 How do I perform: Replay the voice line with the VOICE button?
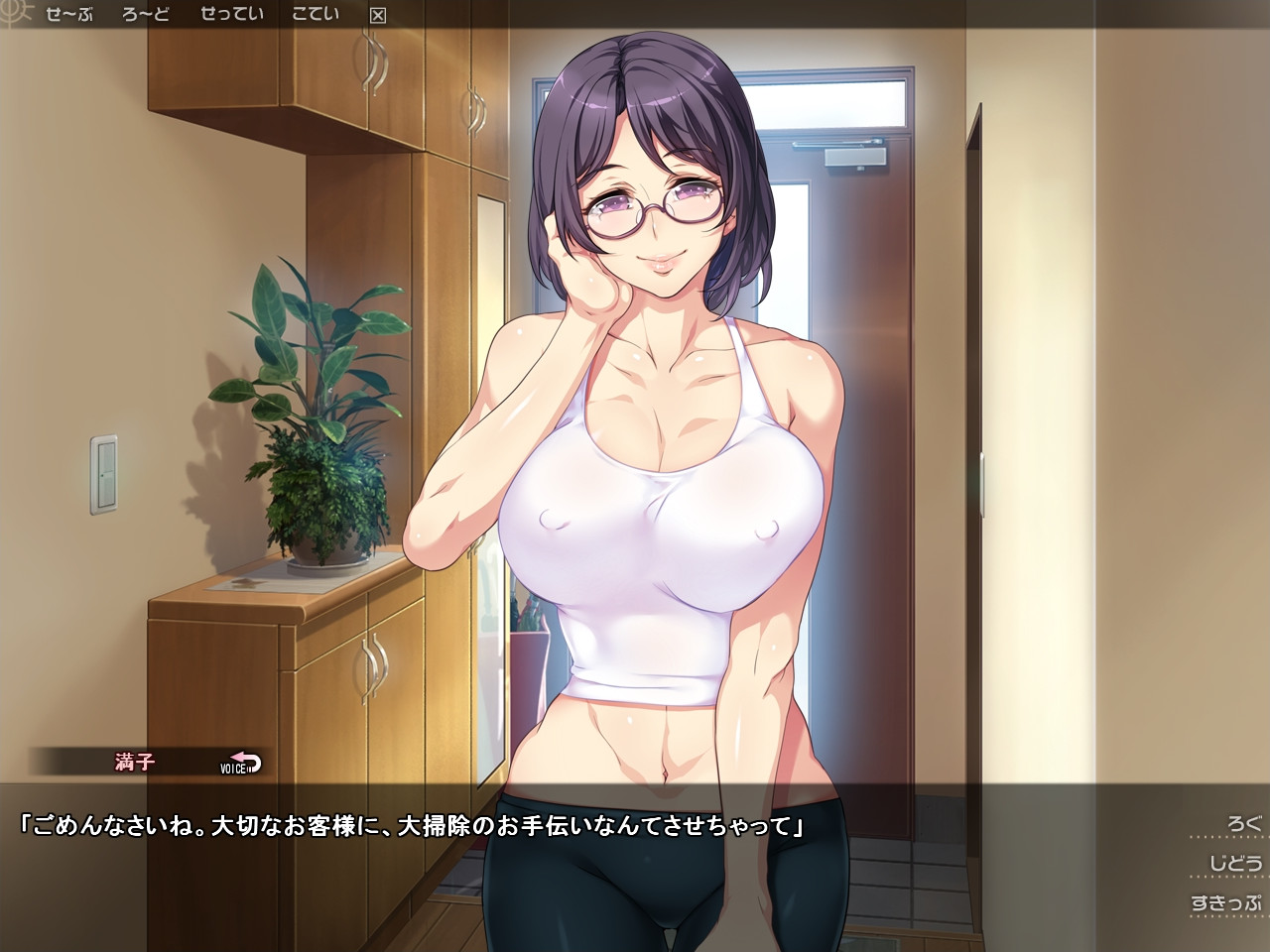[x=240, y=763]
